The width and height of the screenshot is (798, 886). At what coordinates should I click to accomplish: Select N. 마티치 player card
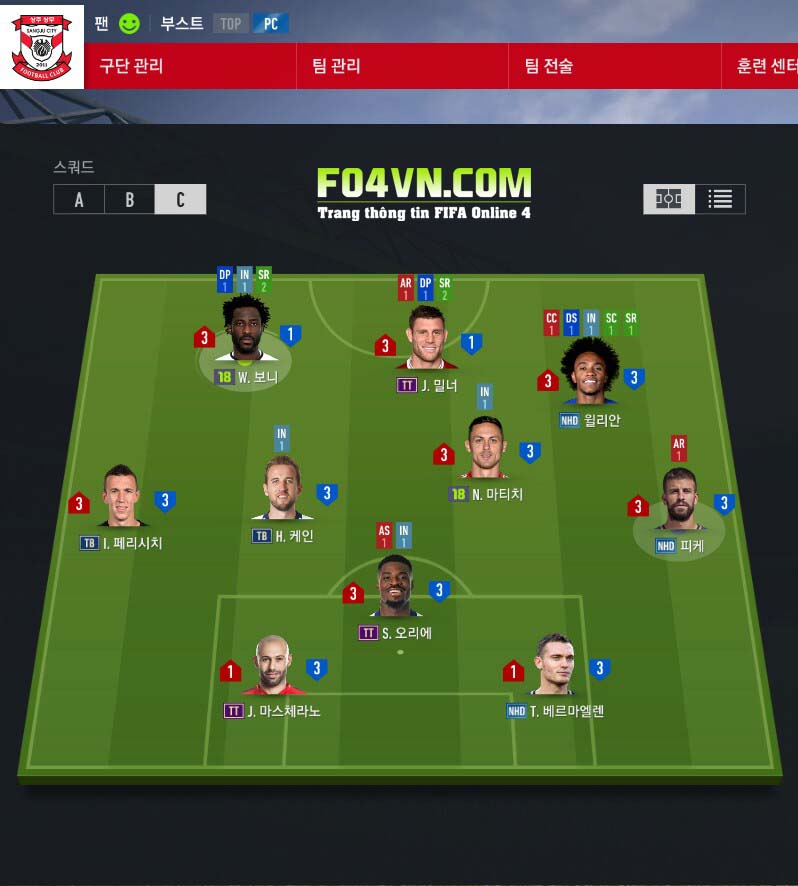[x=486, y=450]
